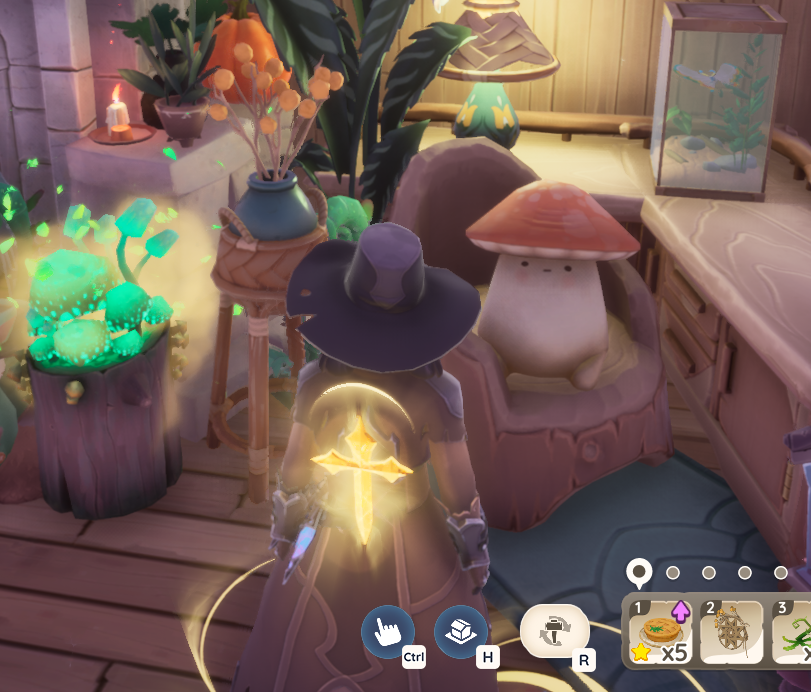811x692 pixels.
Task: Switch to the second hotbar page dot
Action: coord(673,573)
